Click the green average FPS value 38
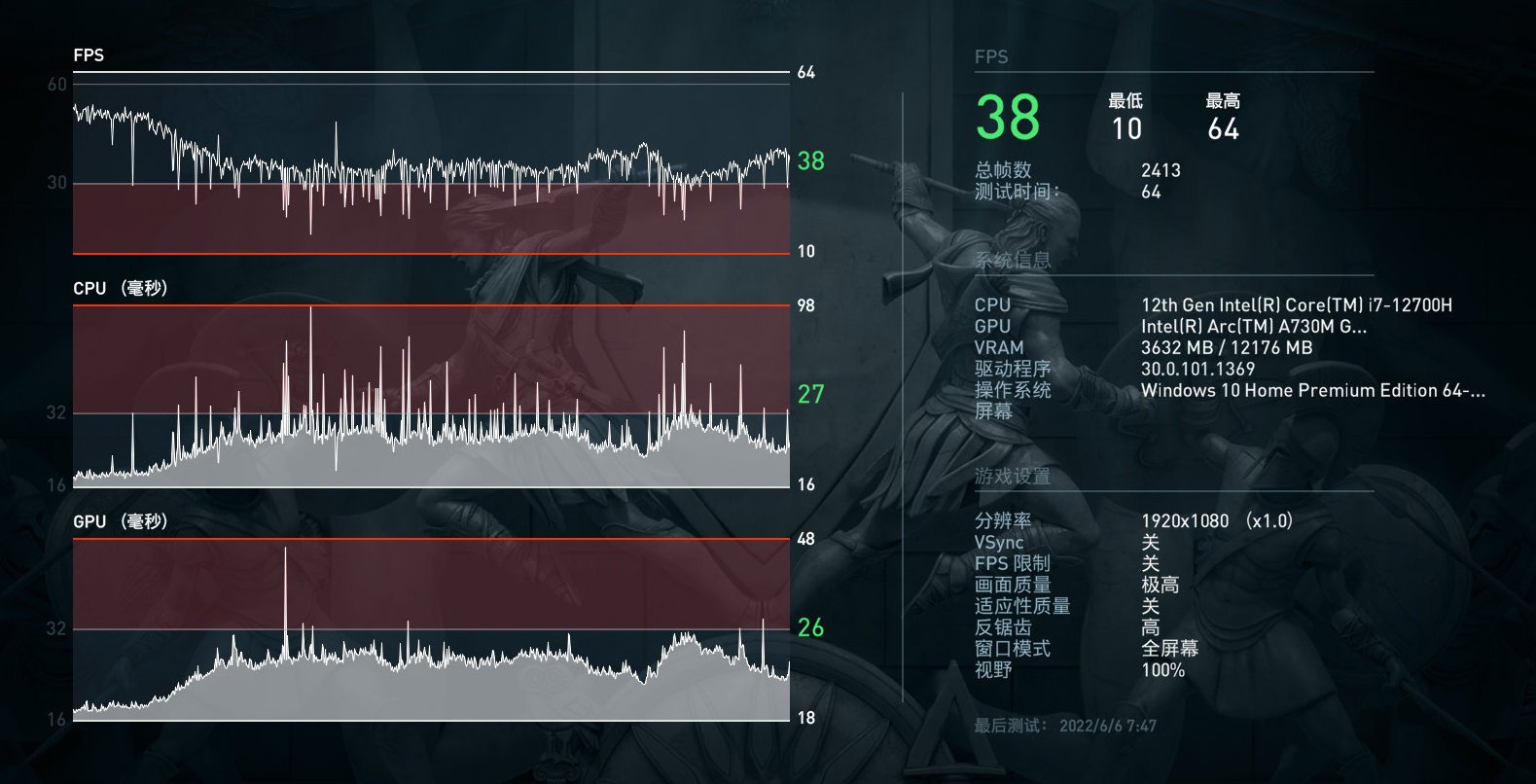1536x784 pixels. coord(1007,120)
